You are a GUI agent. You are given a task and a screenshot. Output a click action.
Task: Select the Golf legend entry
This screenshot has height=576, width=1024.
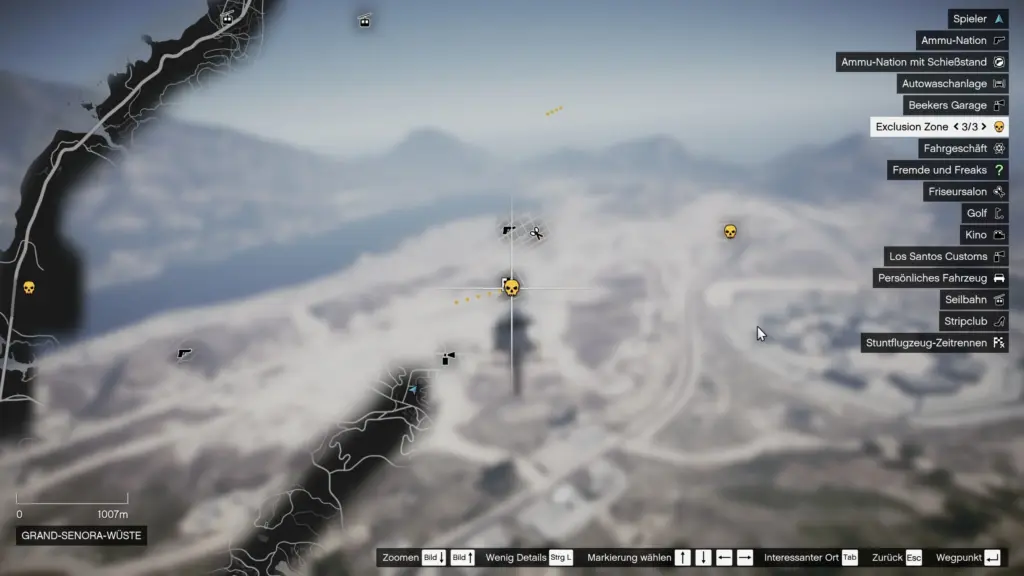pos(984,213)
